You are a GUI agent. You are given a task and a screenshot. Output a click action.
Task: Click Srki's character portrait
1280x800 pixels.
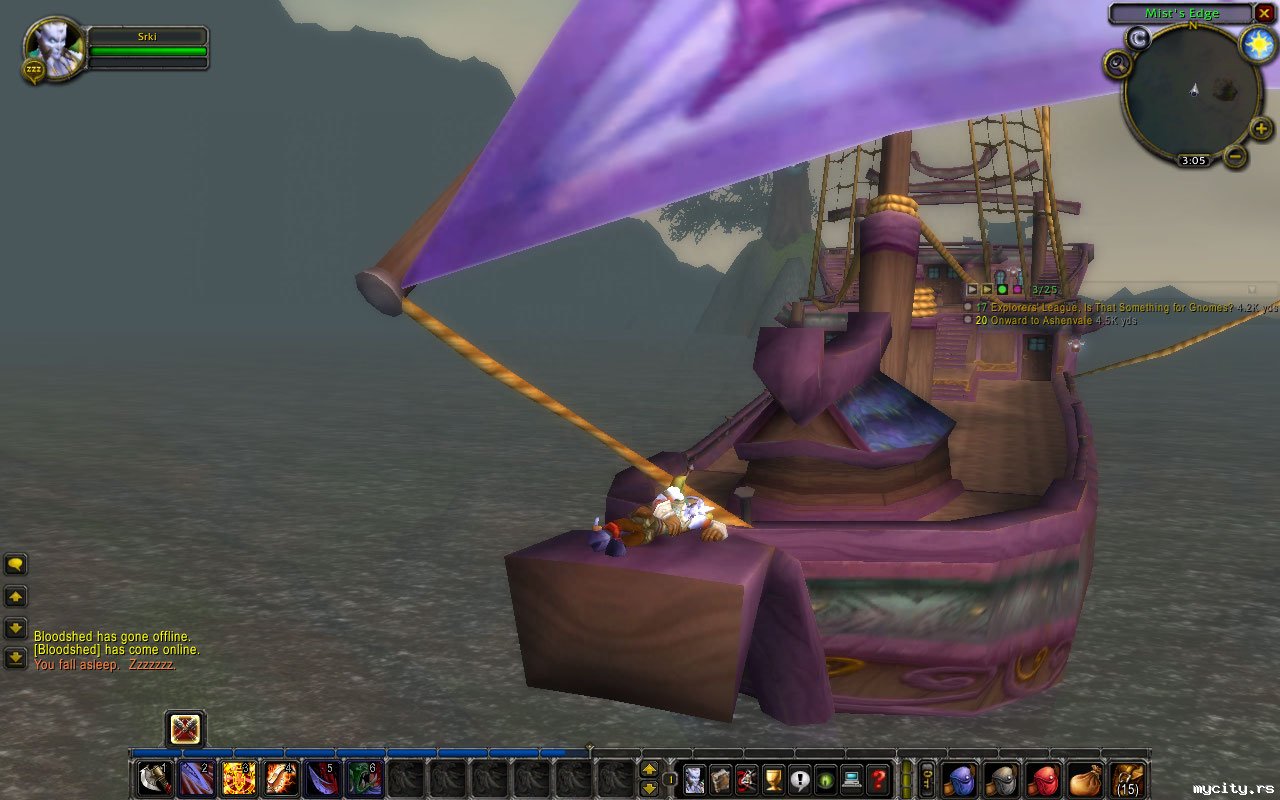coord(52,46)
